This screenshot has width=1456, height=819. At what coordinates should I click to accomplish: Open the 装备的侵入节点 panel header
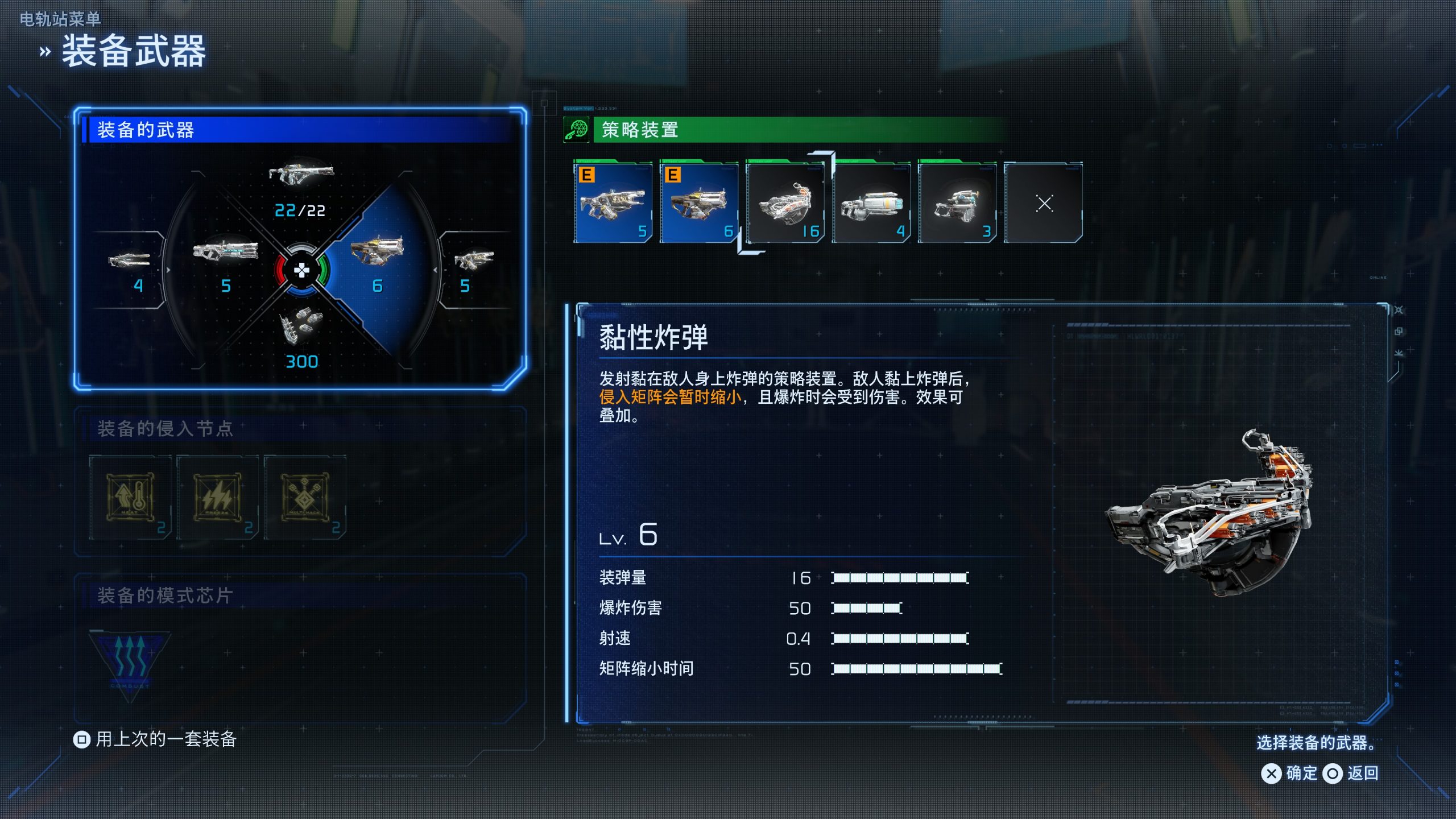(165, 428)
